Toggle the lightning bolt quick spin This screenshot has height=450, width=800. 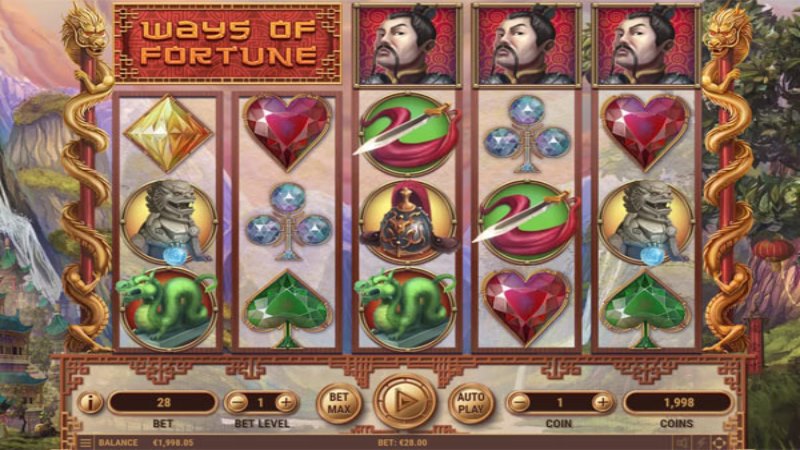[700, 442]
